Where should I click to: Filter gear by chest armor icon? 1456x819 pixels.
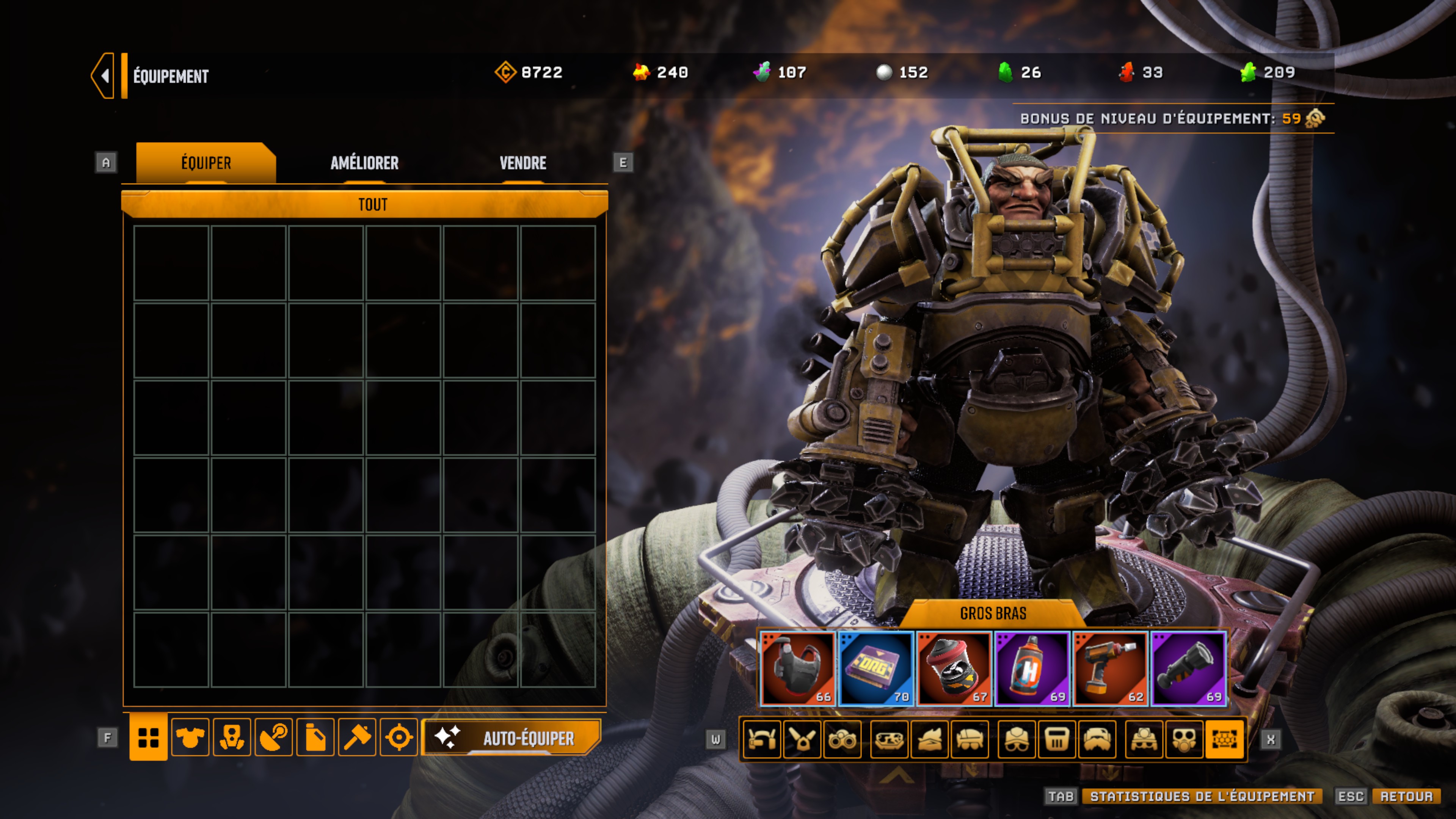190,737
